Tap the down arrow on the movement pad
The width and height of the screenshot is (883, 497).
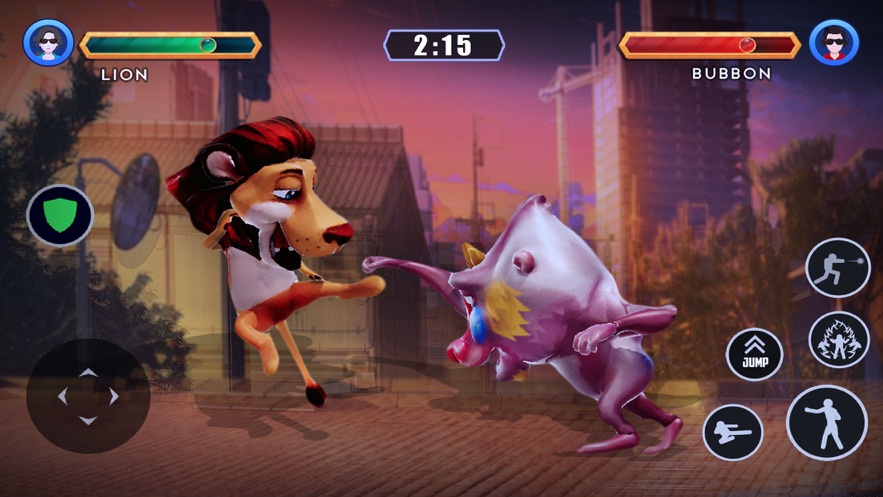click(88, 420)
